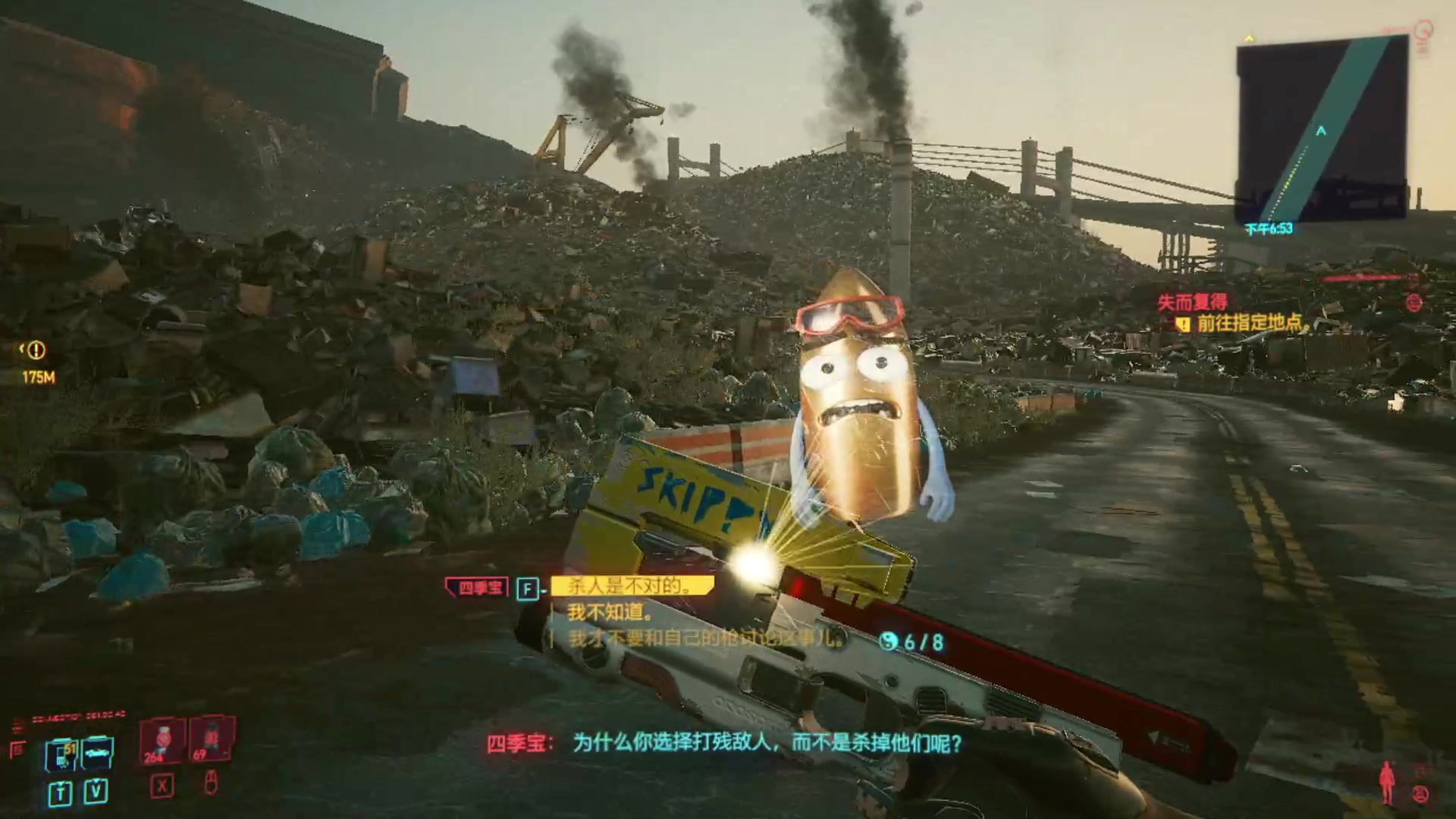Click the 175M distance marker icon
1456x819 pixels.
coord(36,350)
